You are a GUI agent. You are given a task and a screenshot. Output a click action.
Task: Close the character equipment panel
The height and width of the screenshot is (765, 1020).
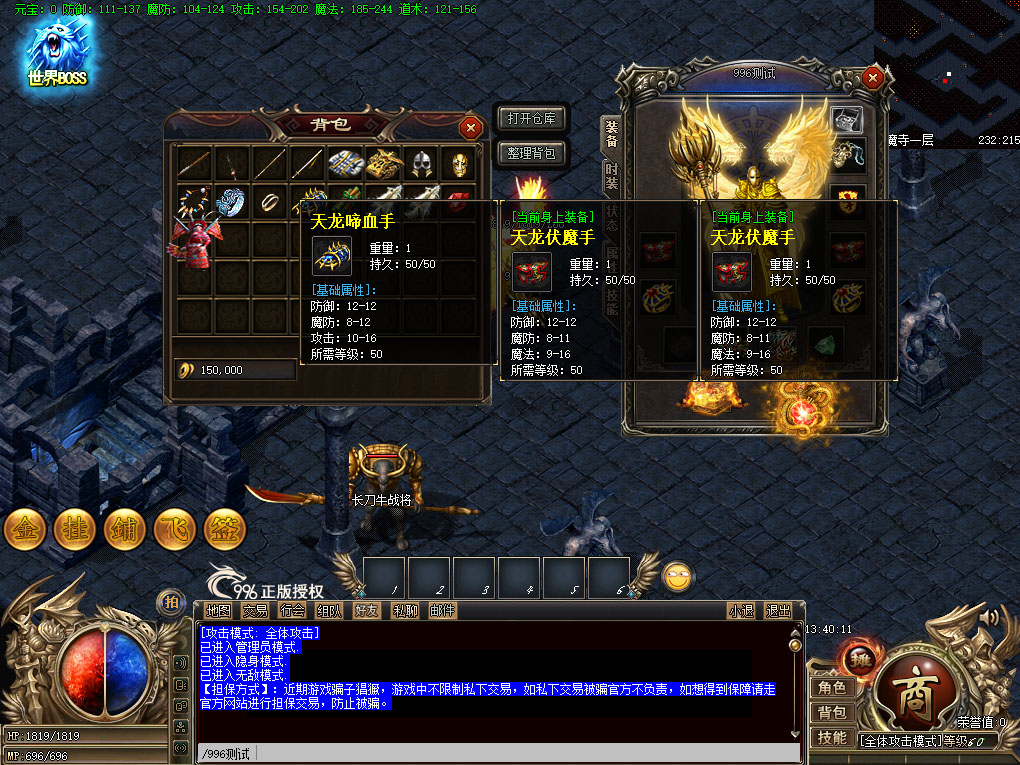pos(873,76)
